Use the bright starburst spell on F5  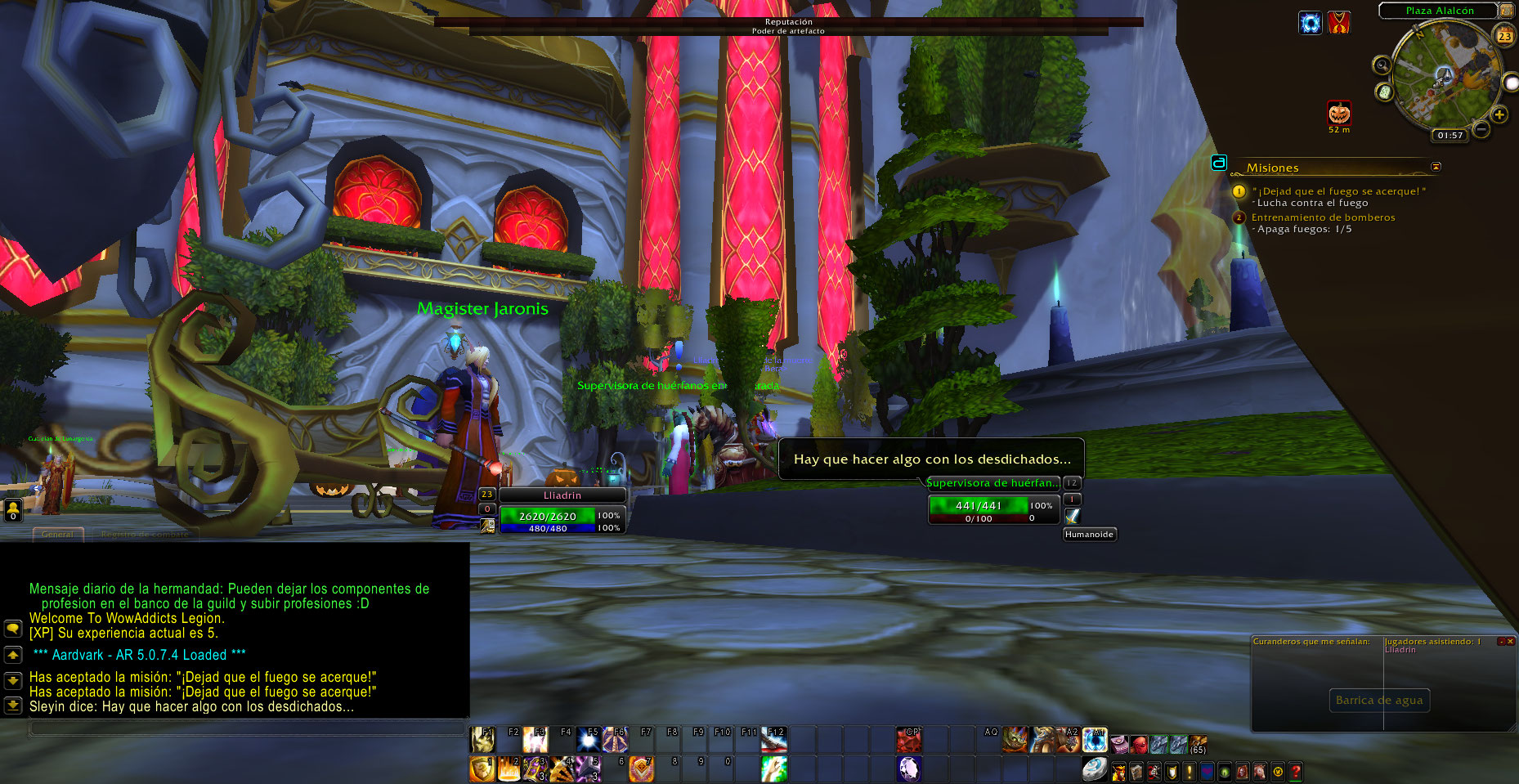(x=588, y=740)
